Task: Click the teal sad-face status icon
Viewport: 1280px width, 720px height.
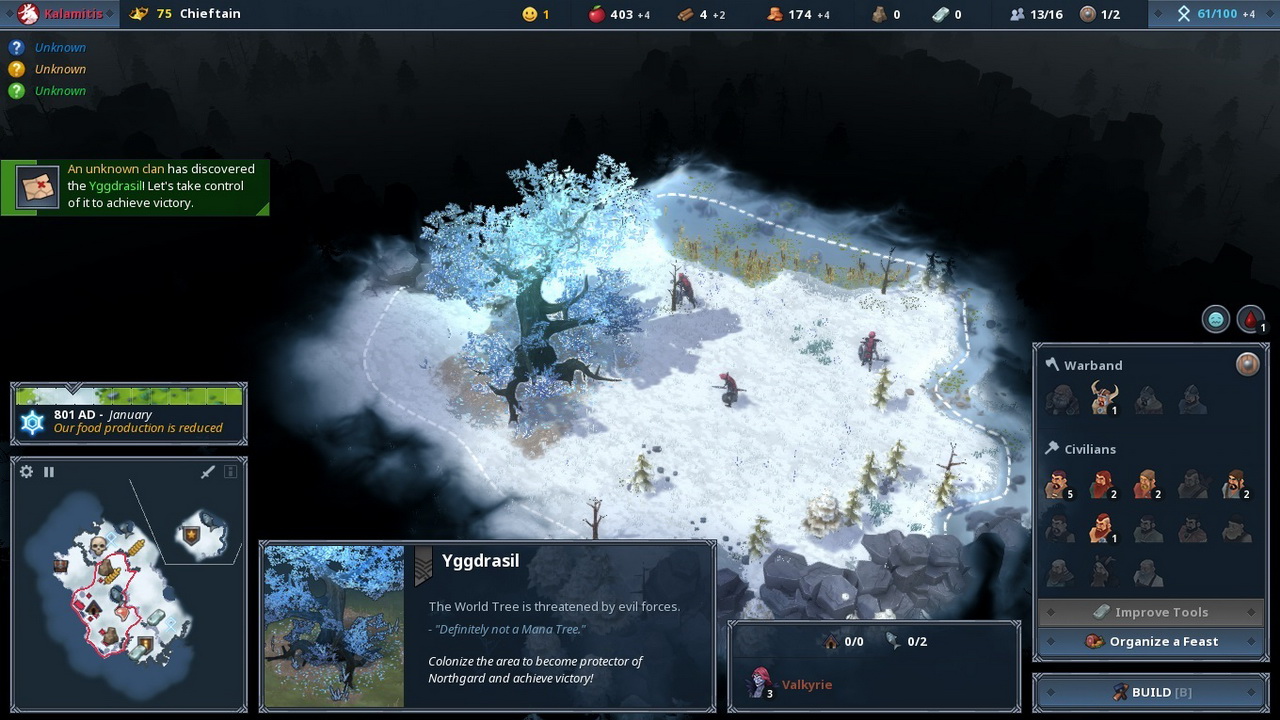Action: click(1216, 320)
